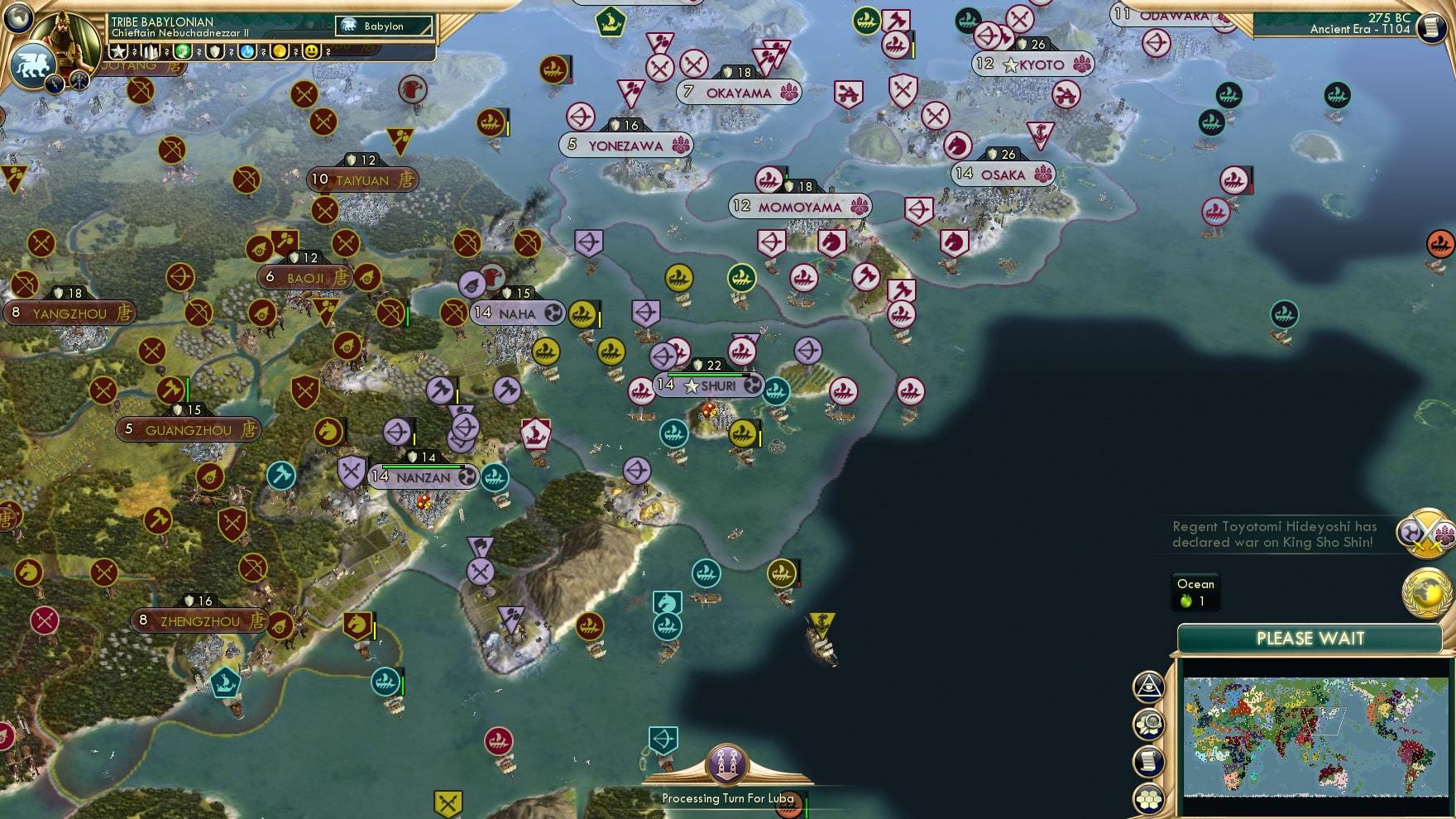Open the Babylon civilization dropdown
Viewport: 1456px width, 819px height.
coord(384,26)
